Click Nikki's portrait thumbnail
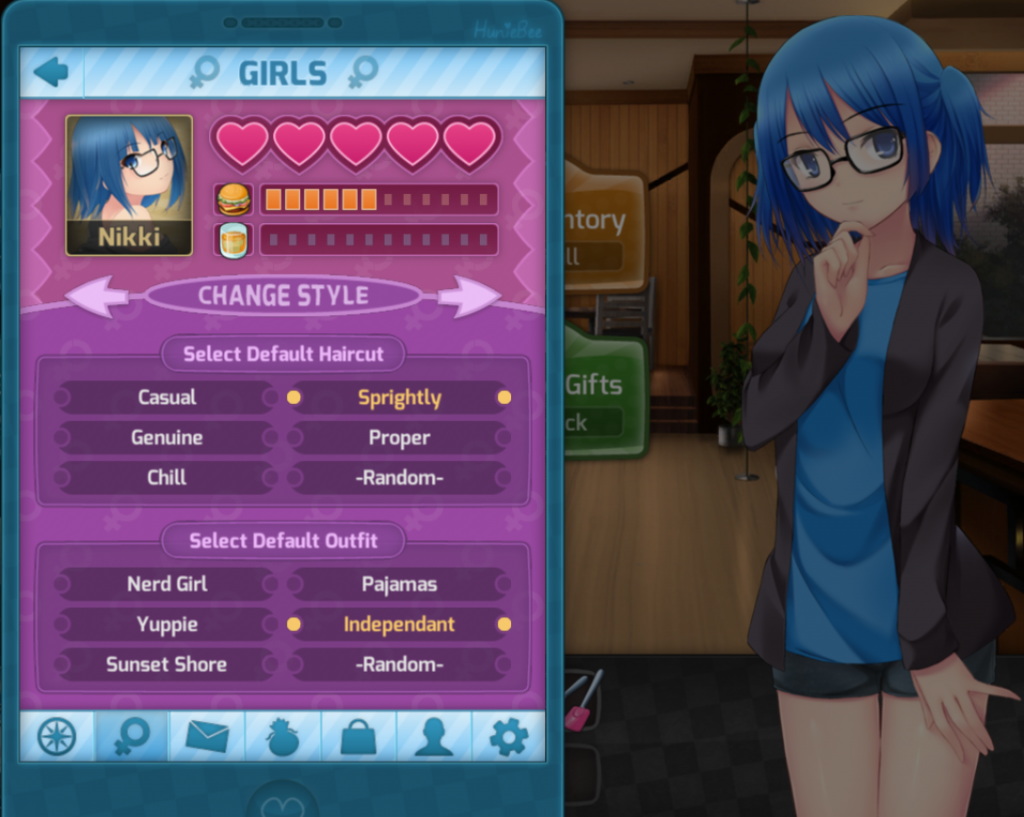The height and width of the screenshot is (817, 1024). [x=129, y=185]
